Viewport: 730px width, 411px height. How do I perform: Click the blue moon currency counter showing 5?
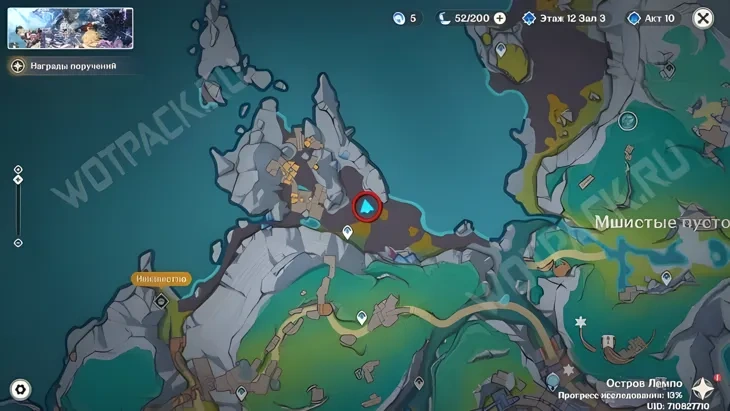click(x=404, y=18)
